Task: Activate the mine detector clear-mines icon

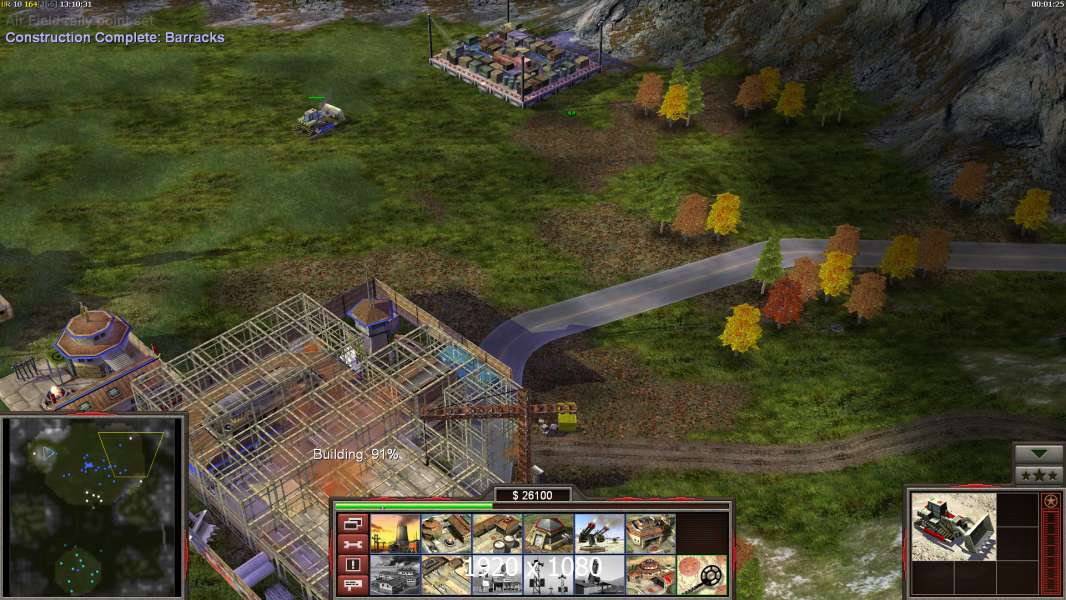Action: click(x=701, y=575)
